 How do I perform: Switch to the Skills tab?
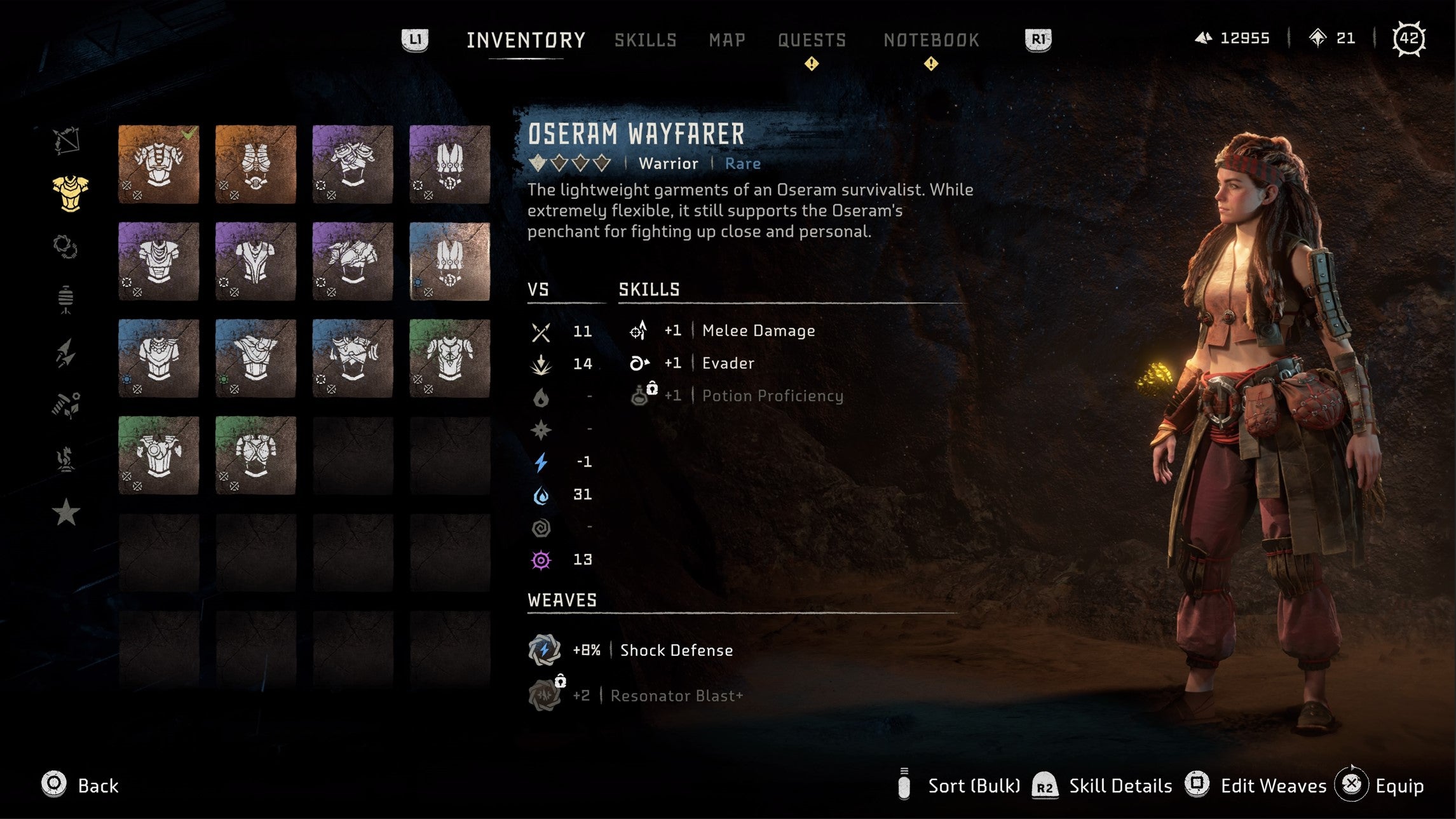coord(644,39)
